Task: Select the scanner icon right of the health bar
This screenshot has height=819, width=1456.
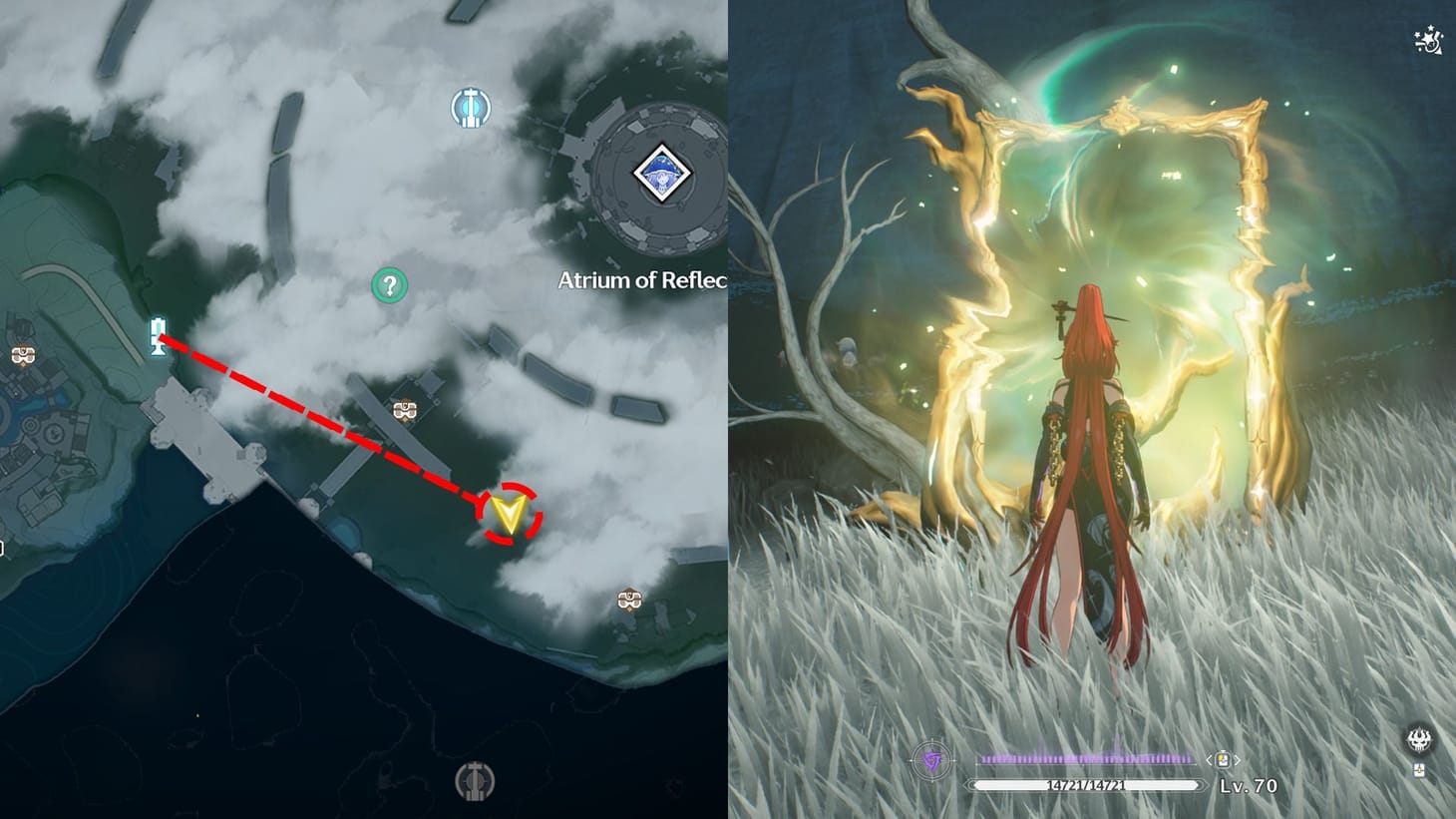Action: click(1225, 758)
